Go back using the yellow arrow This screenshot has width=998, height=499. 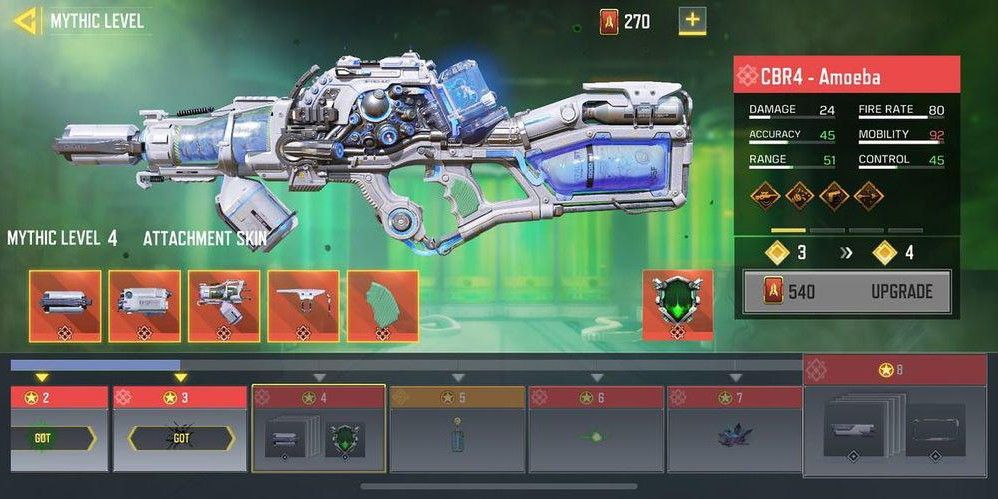pos(25,20)
